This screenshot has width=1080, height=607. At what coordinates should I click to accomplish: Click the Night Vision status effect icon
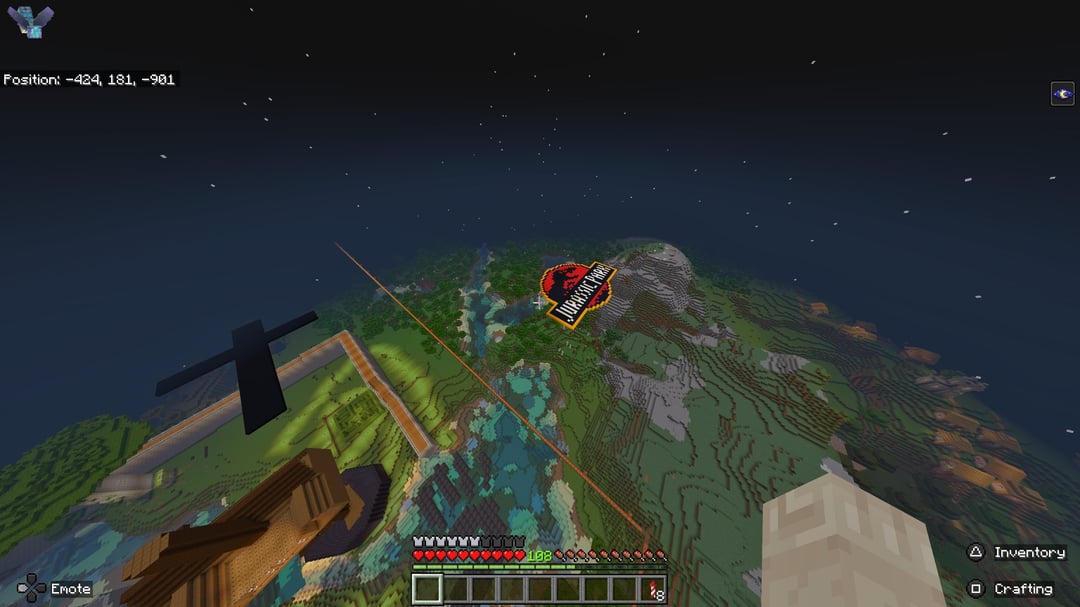point(1062,94)
